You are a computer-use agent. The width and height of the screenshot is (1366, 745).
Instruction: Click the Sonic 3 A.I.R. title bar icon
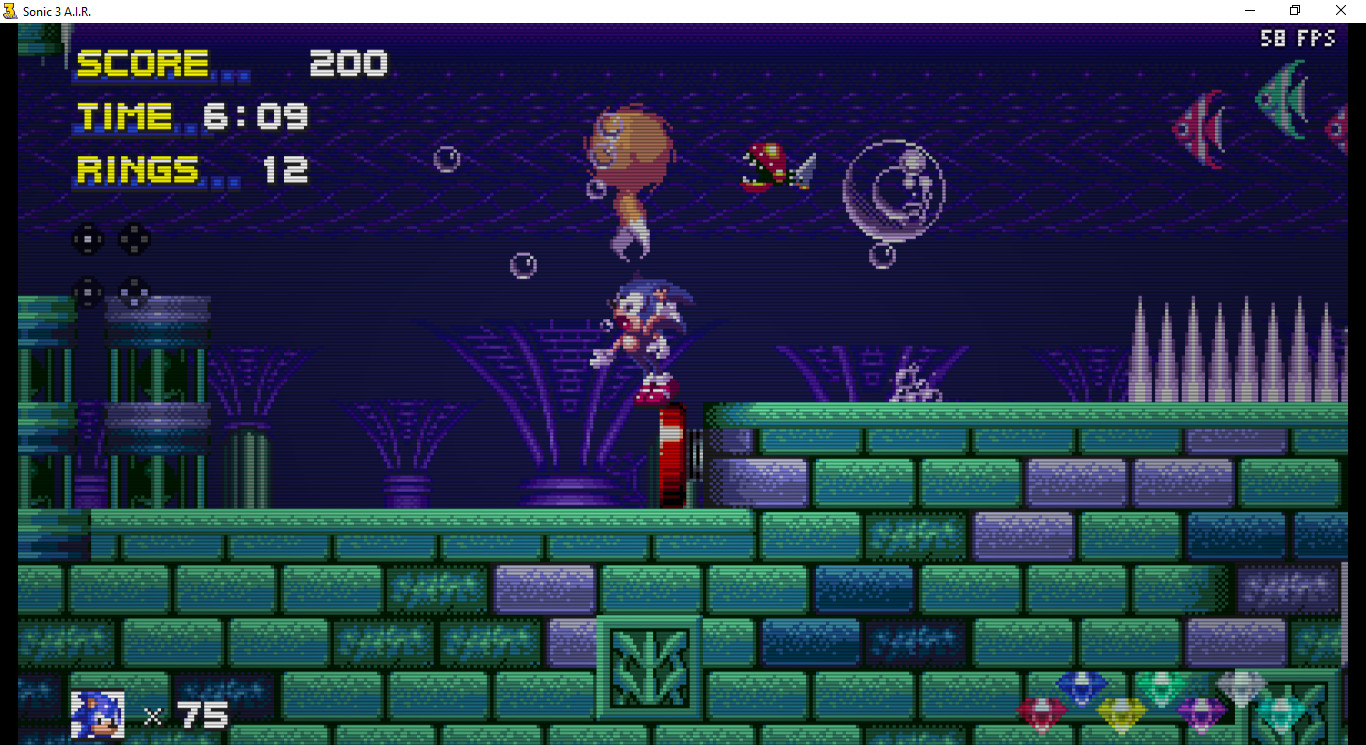10,10
